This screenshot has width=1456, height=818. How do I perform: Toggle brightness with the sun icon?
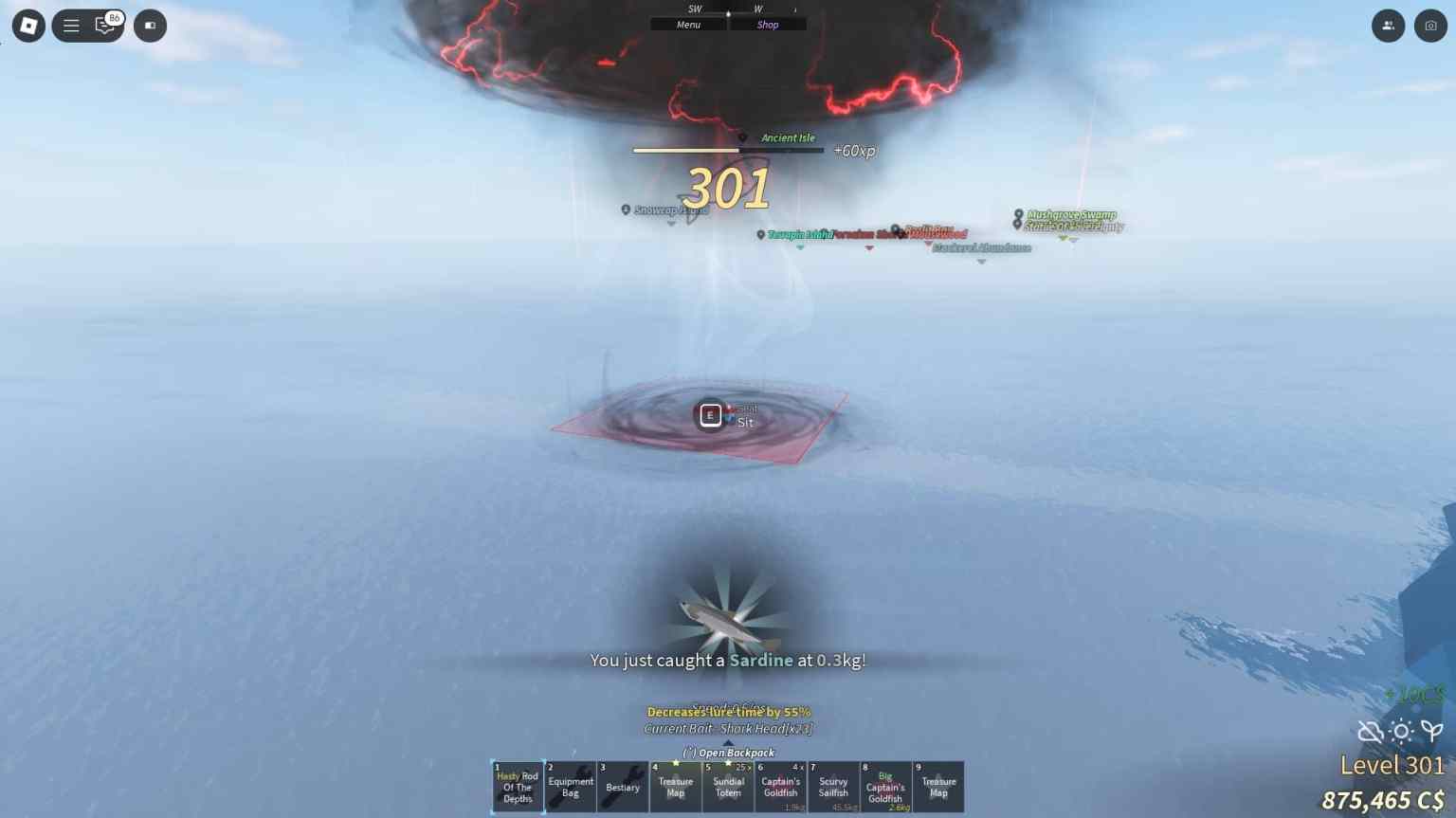coord(1400,732)
